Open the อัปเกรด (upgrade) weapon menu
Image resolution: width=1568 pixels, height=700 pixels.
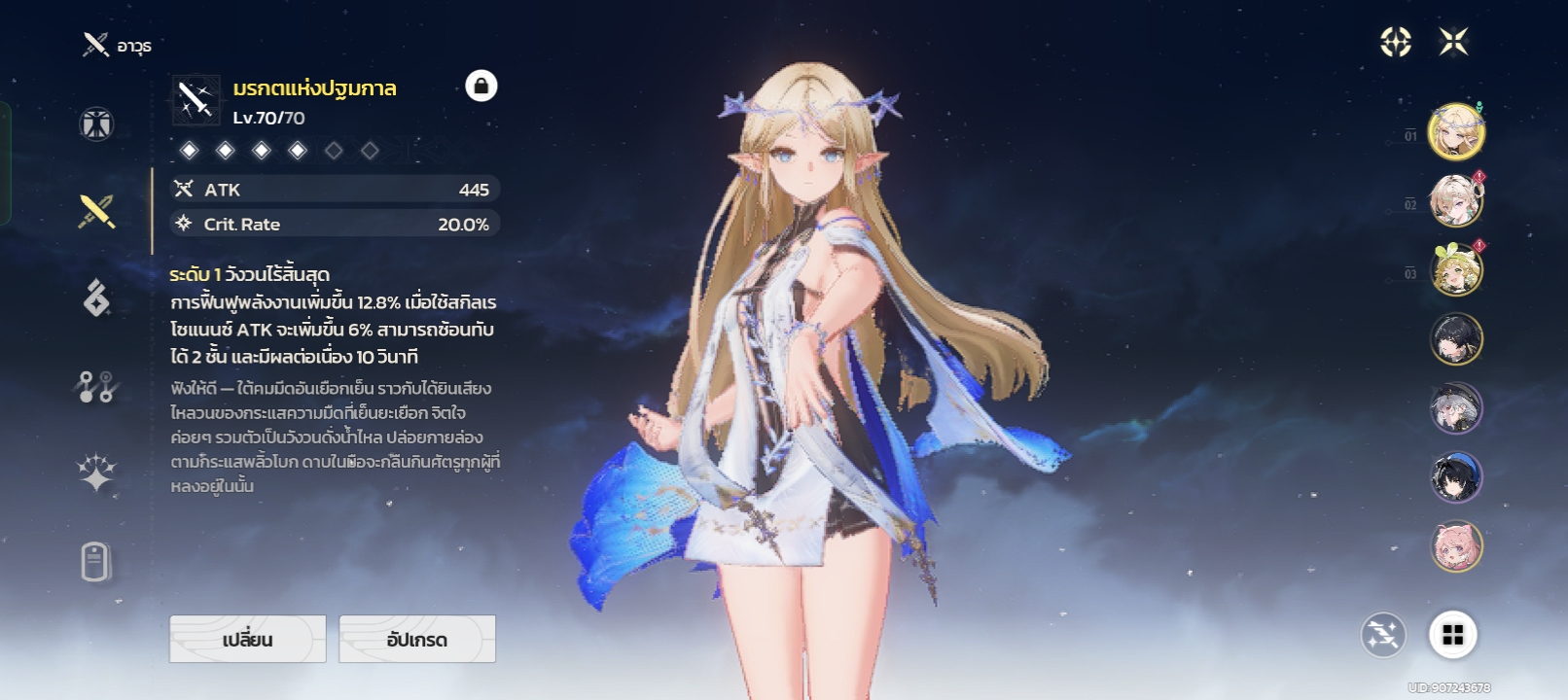click(416, 639)
